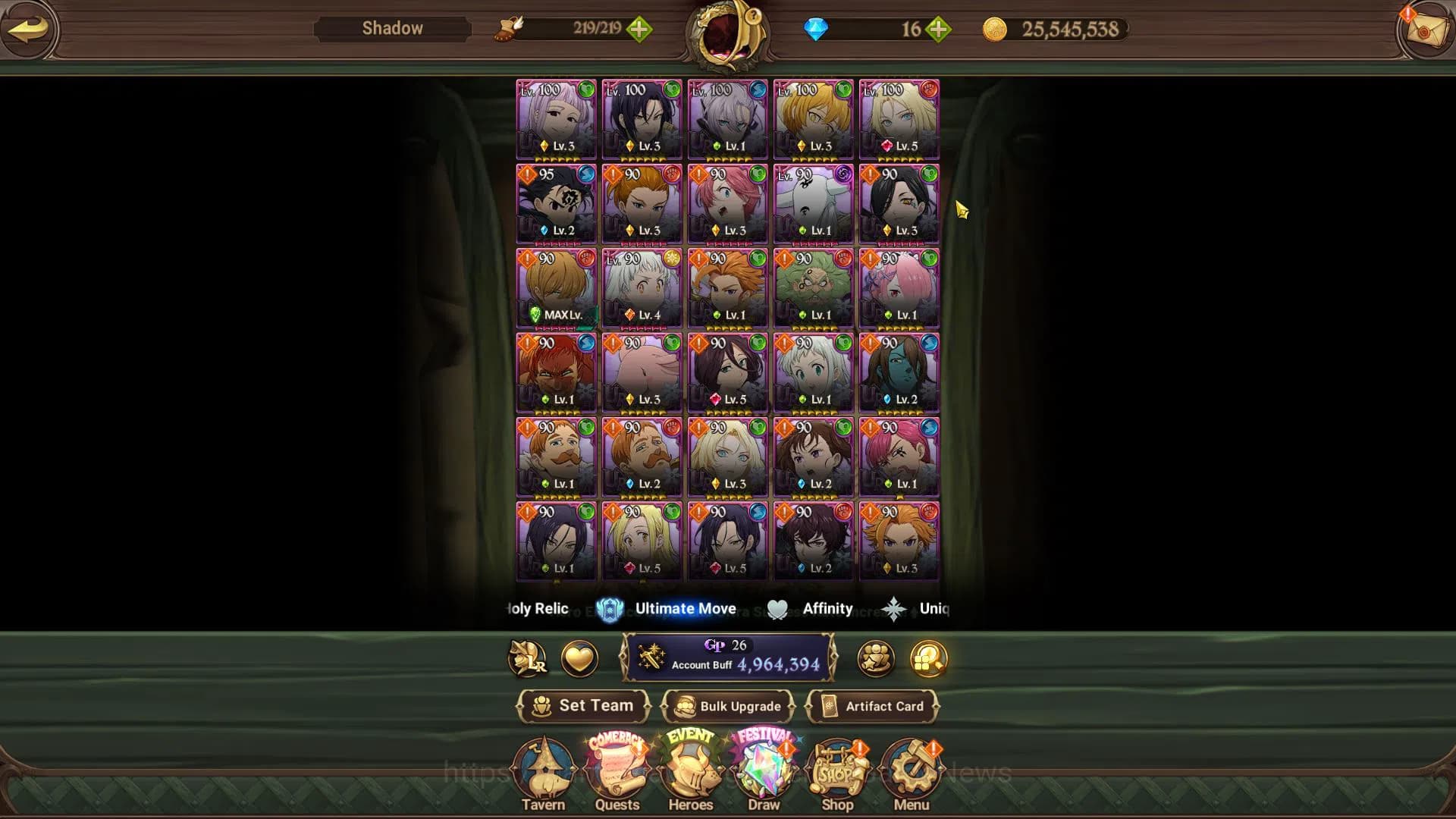Select the LR hero filter icon
Screen dimensions: 1456x819
coord(528,659)
